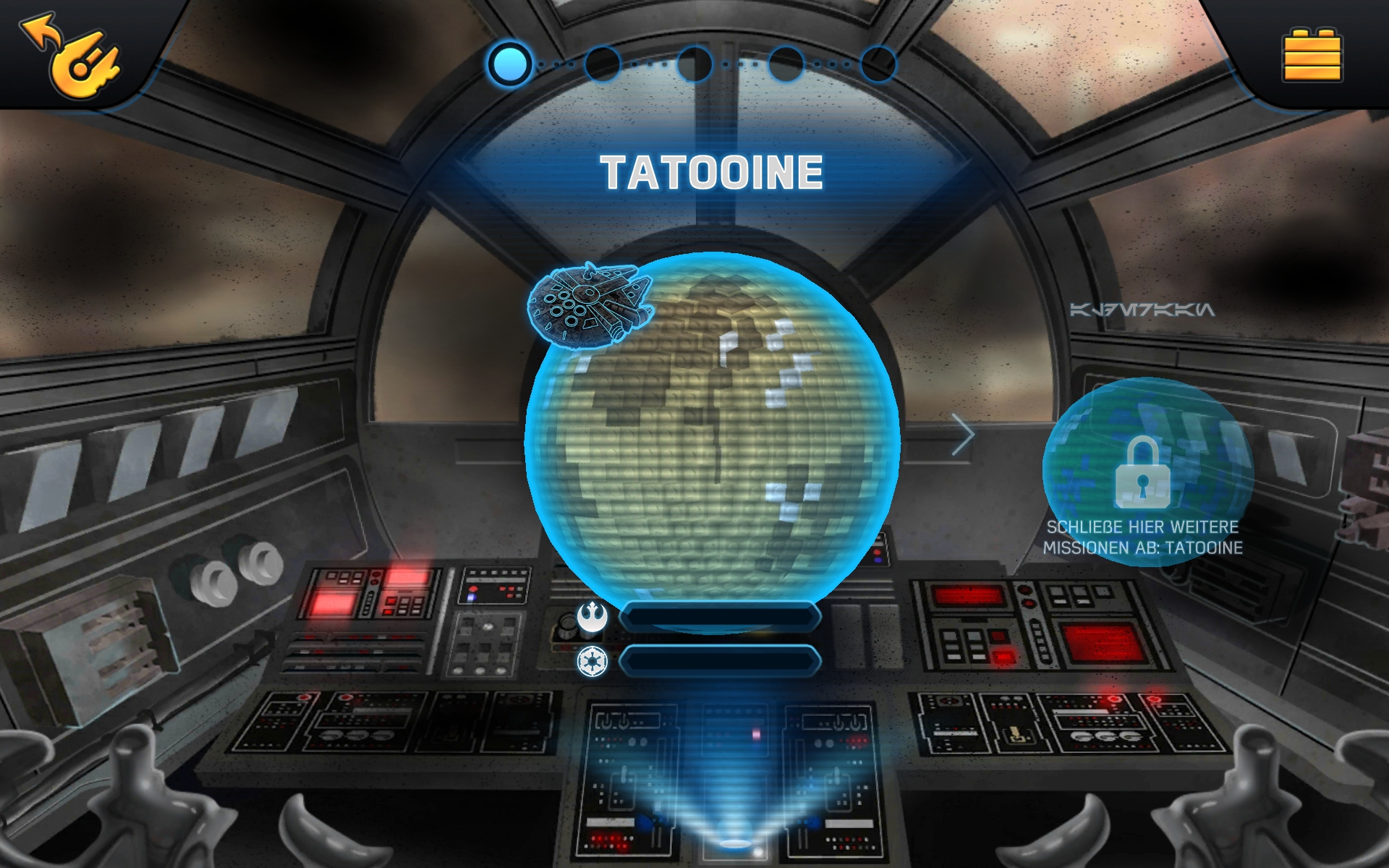Select the first glowing mission progress dot

coord(510,64)
